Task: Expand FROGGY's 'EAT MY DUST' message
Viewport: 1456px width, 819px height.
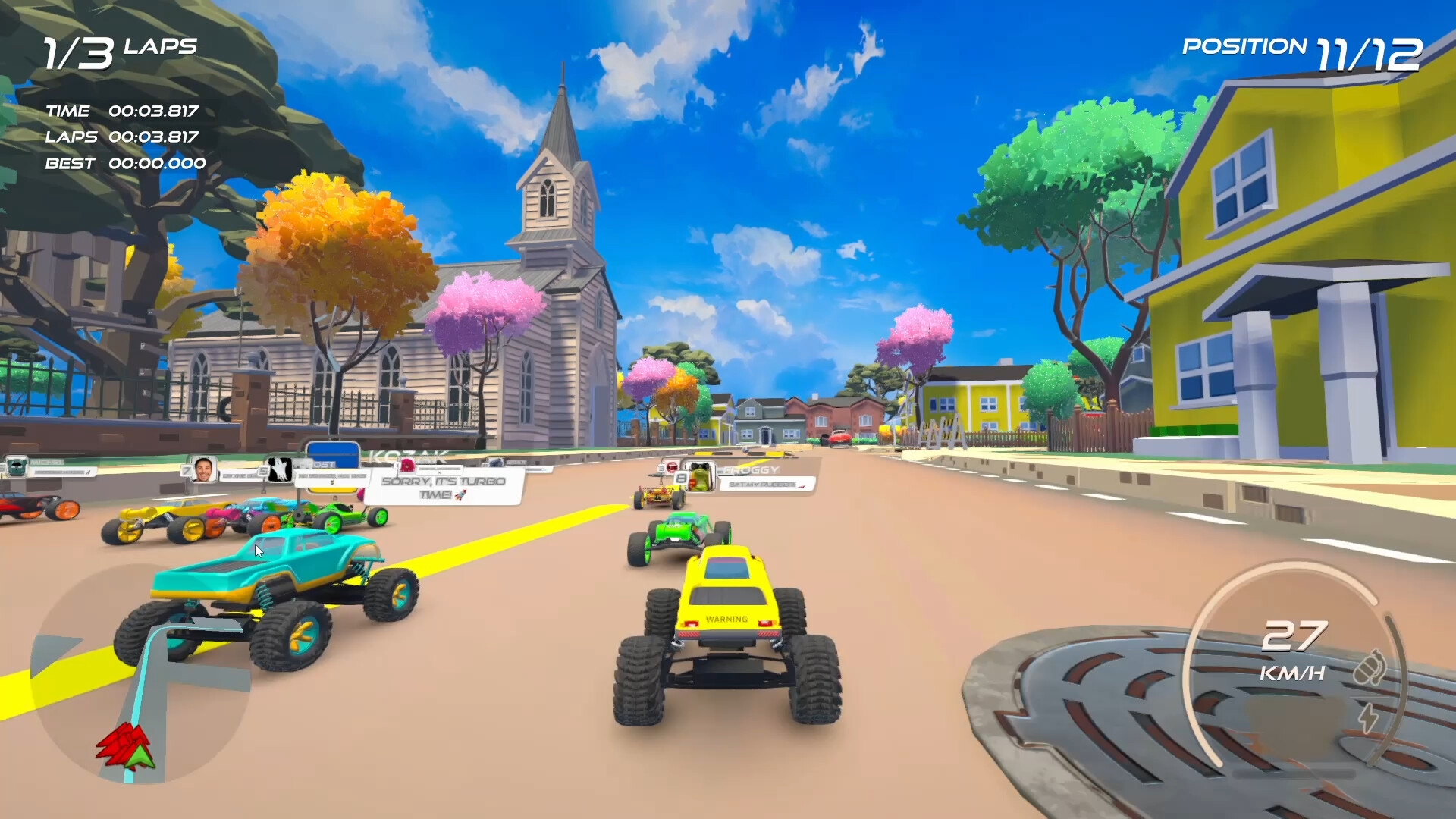Action: (762, 484)
